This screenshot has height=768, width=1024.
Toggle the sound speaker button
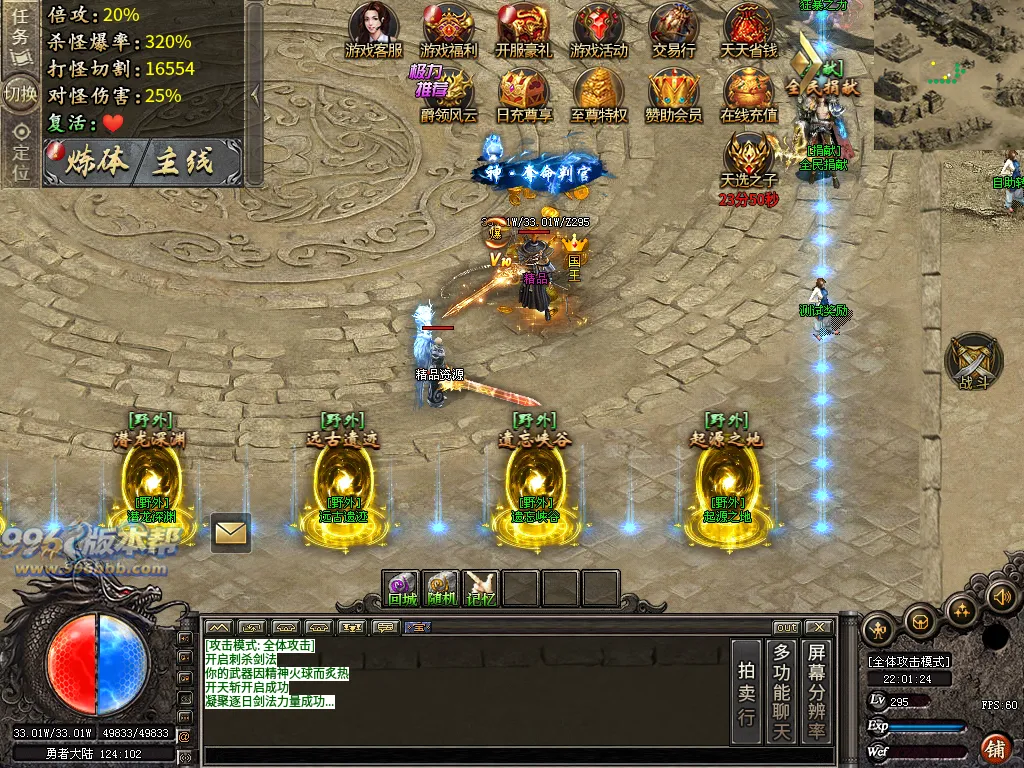(x=1000, y=597)
